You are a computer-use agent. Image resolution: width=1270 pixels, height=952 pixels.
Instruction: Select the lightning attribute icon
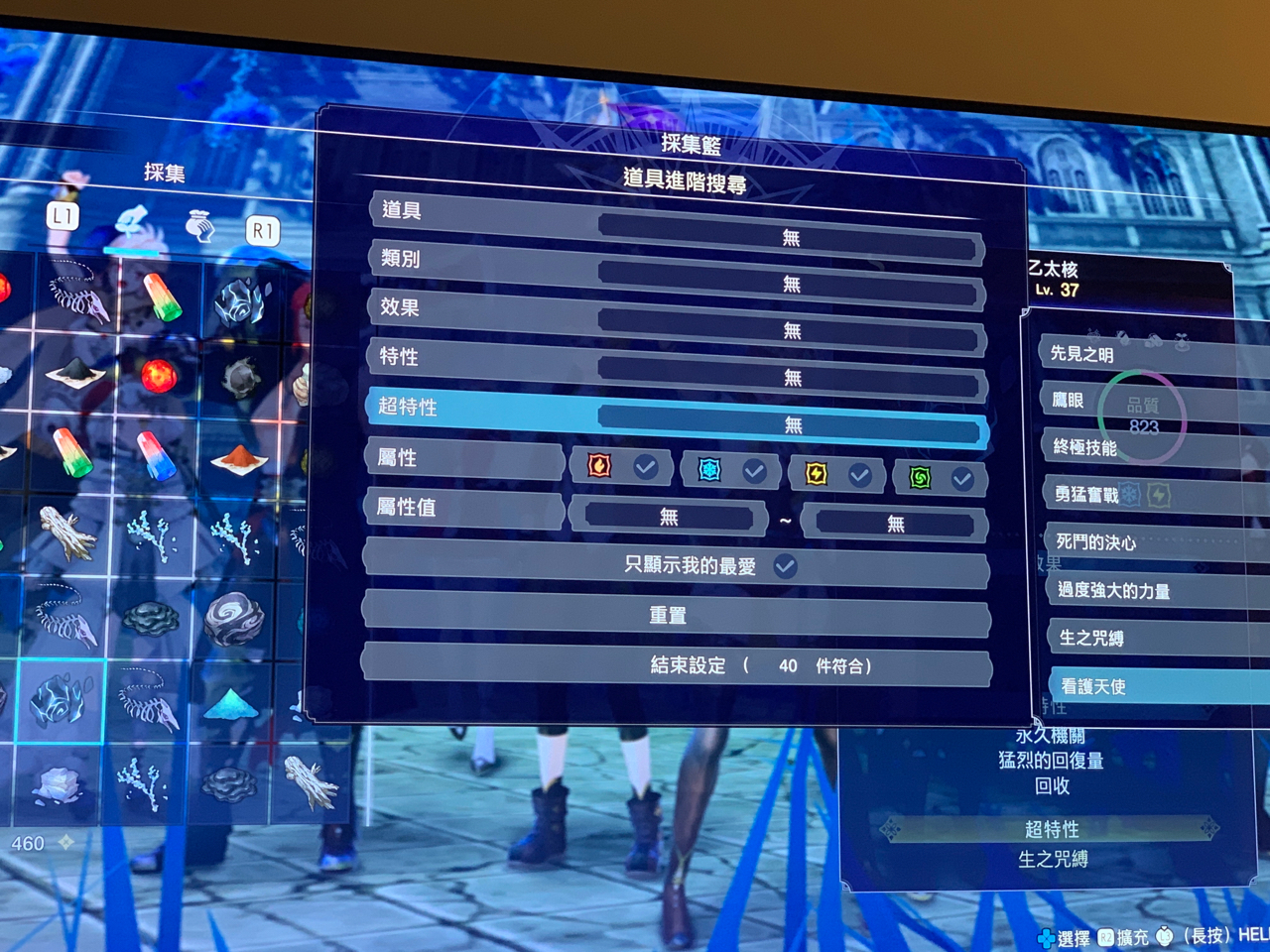pos(815,476)
